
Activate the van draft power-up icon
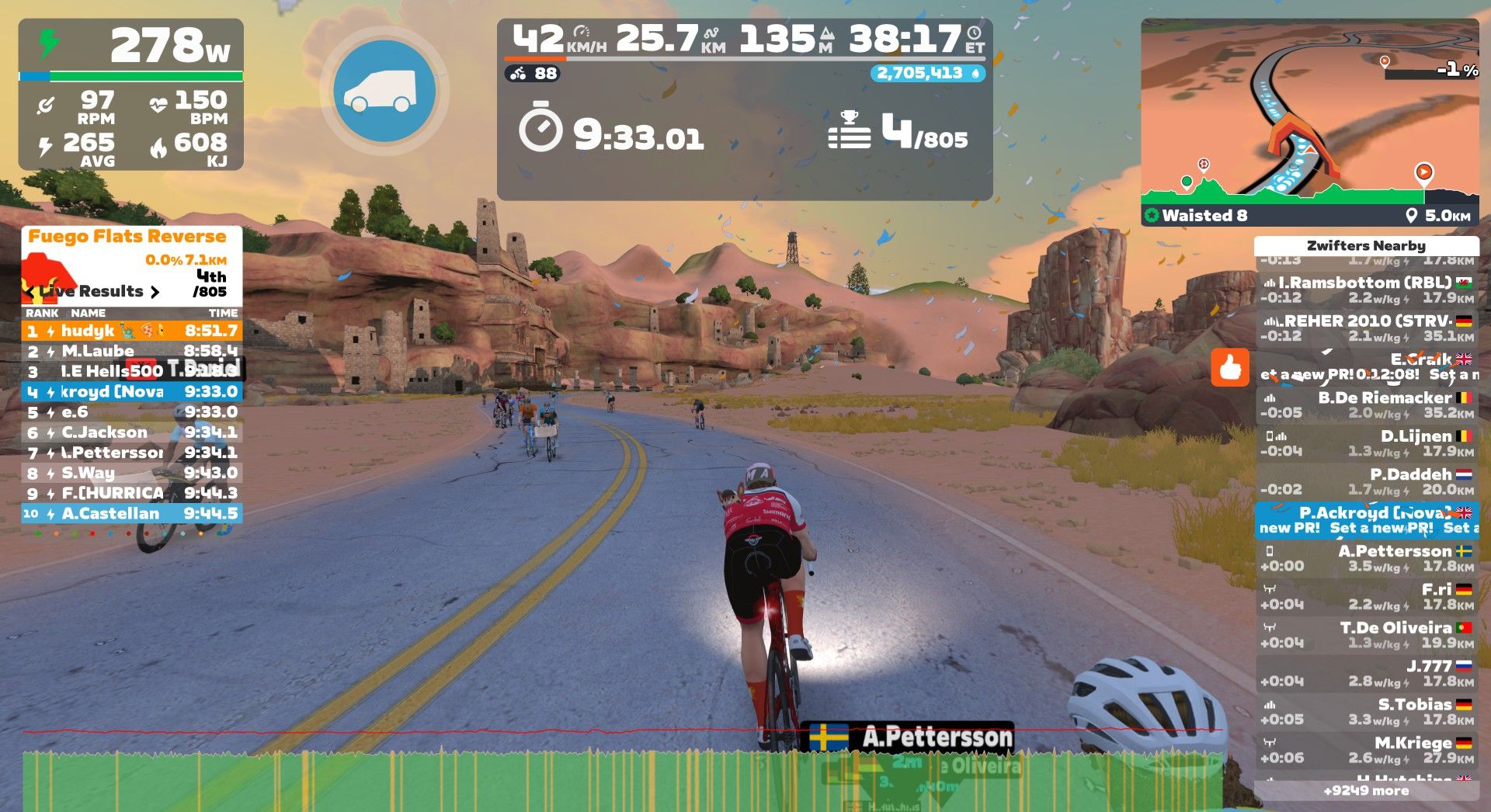[384, 91]
